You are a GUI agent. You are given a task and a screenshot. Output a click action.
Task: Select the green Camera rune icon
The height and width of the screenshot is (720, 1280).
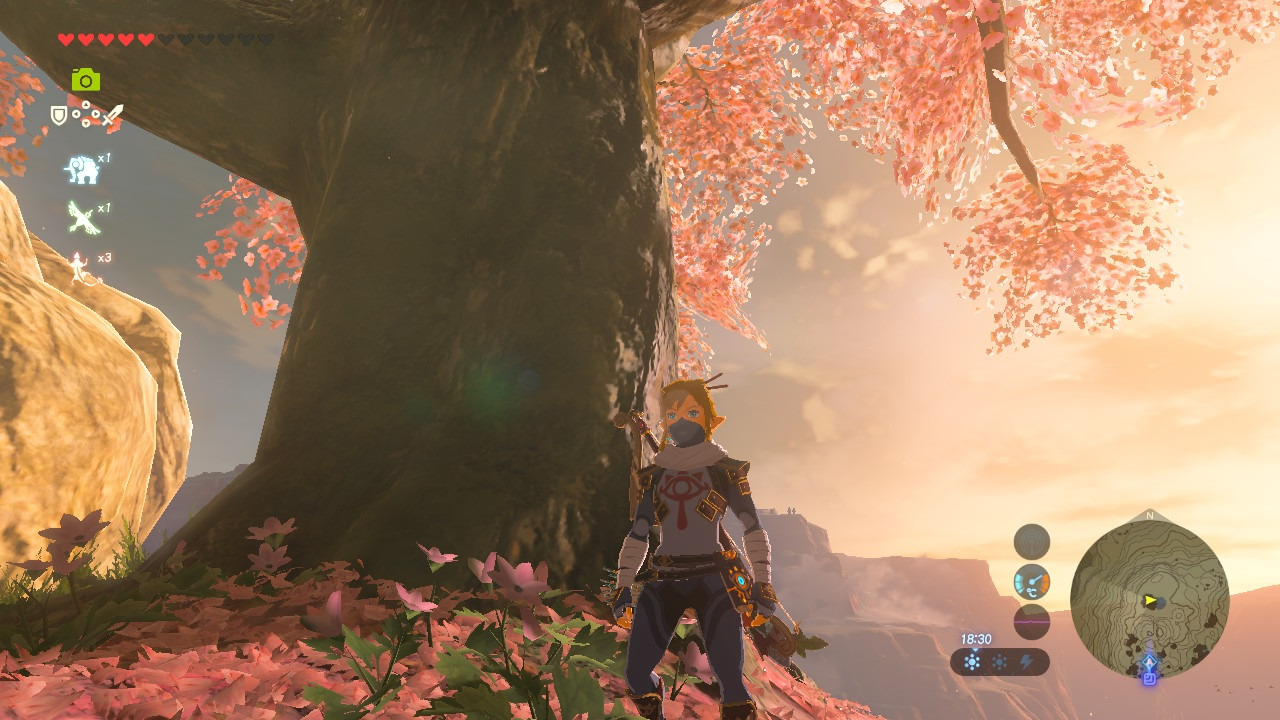(86, 80)
